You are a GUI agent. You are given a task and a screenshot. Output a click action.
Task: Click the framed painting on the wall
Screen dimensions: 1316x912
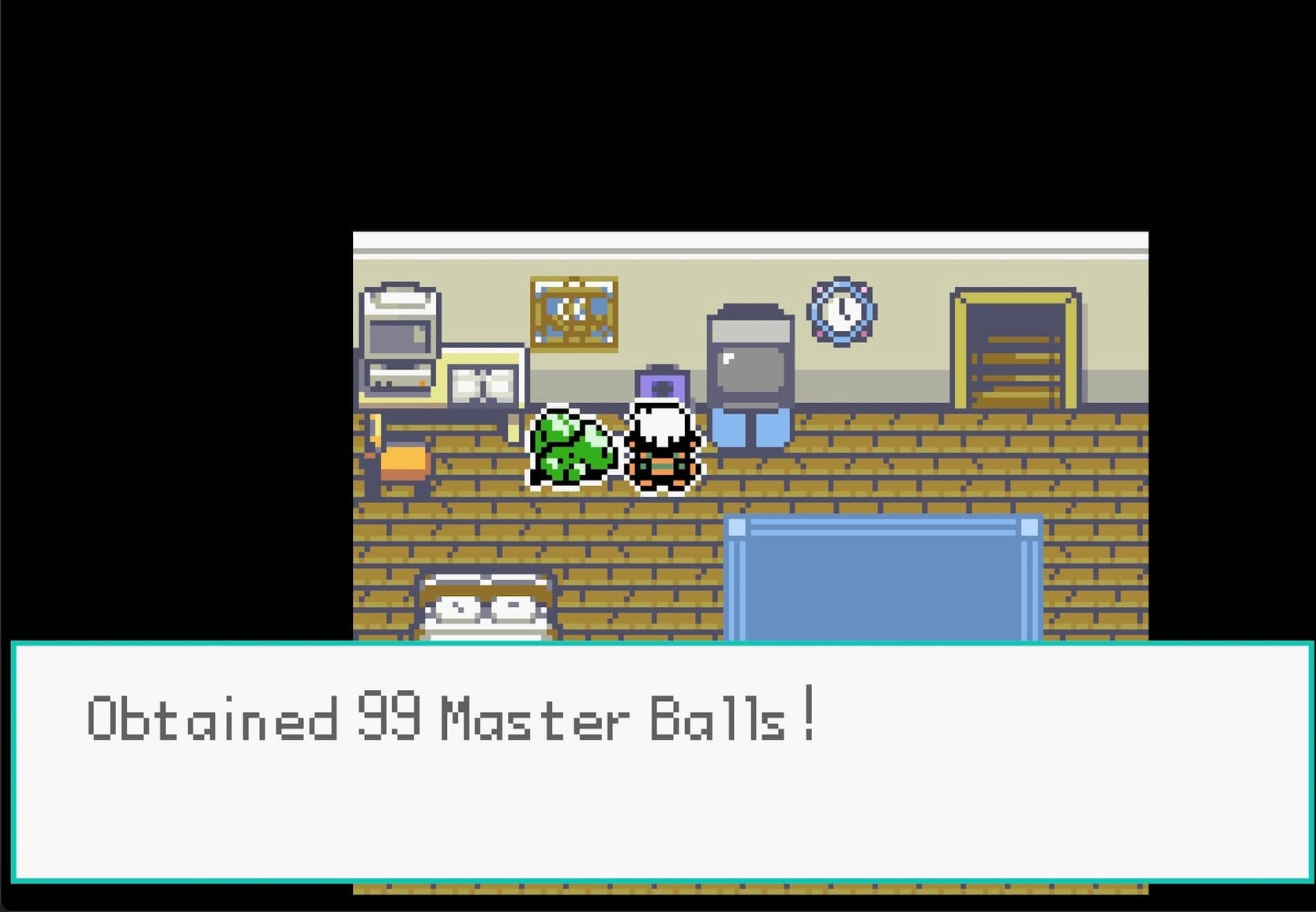573,312
